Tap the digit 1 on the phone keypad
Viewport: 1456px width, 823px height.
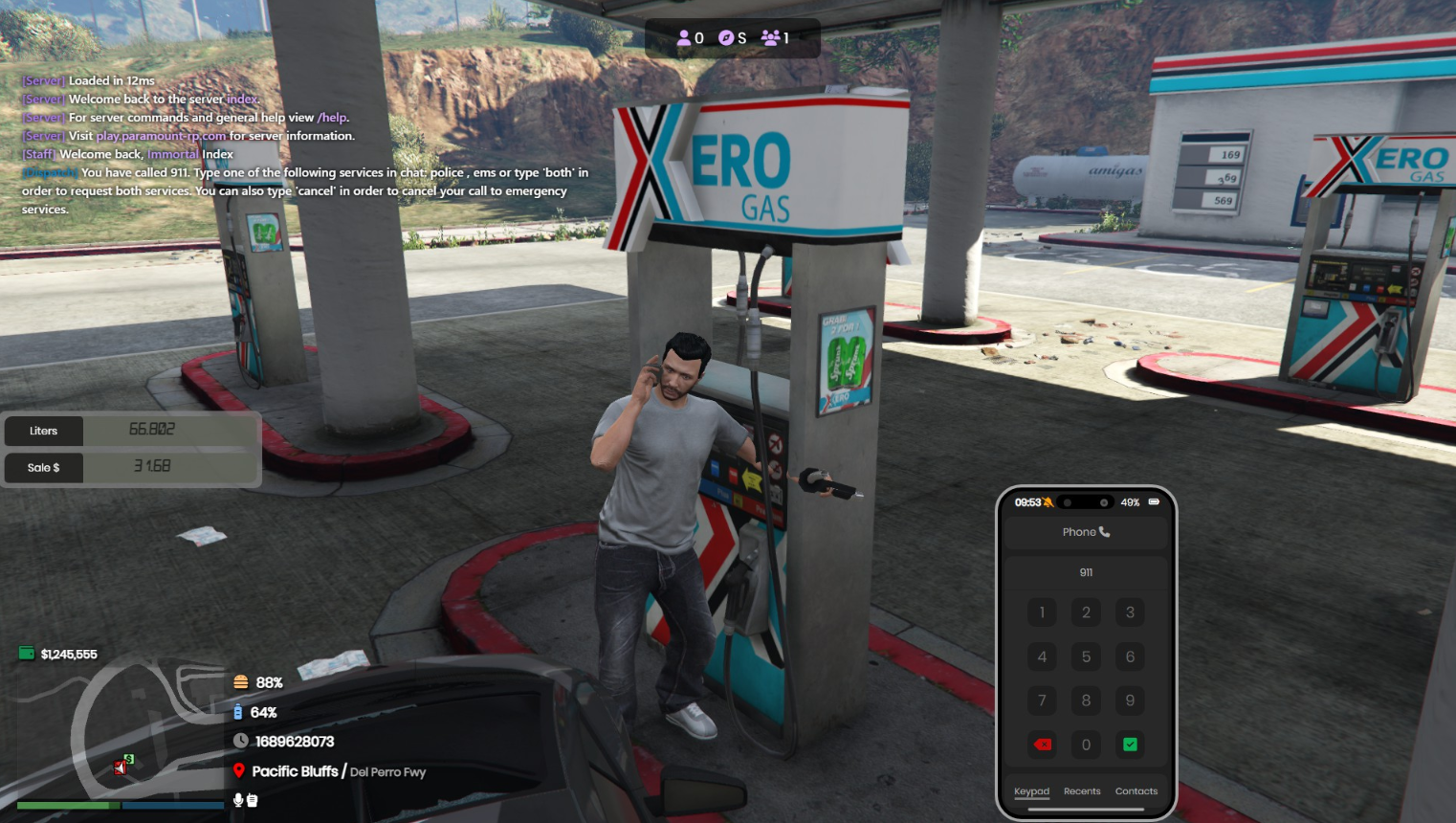tap(1042, 612)
